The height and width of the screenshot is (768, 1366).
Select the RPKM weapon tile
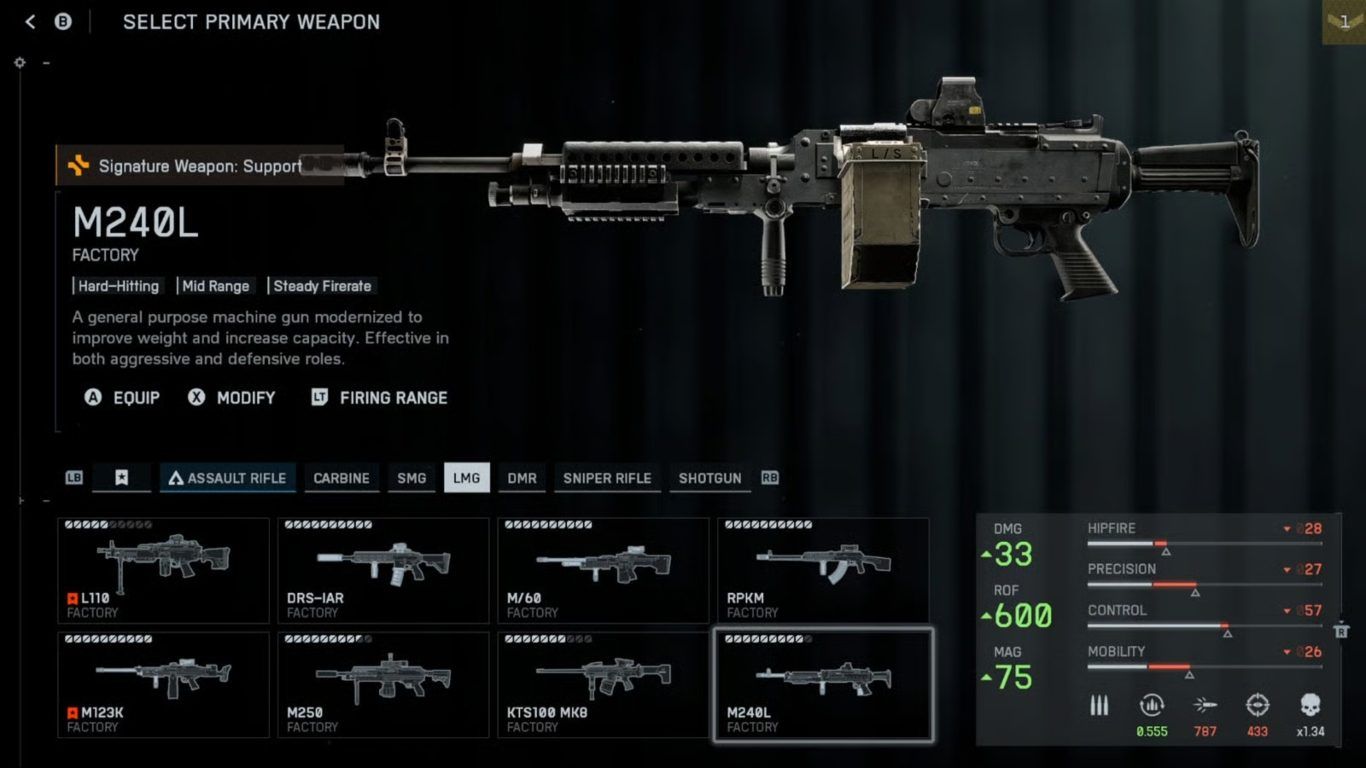823,570
